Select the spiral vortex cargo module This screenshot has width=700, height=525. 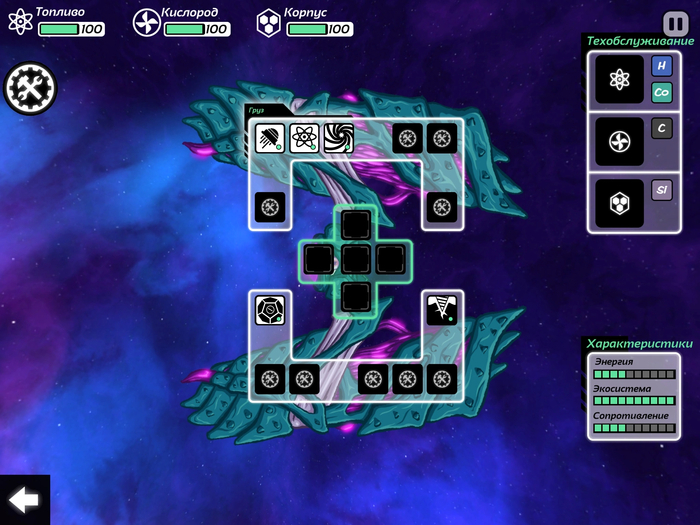point(339,137)
